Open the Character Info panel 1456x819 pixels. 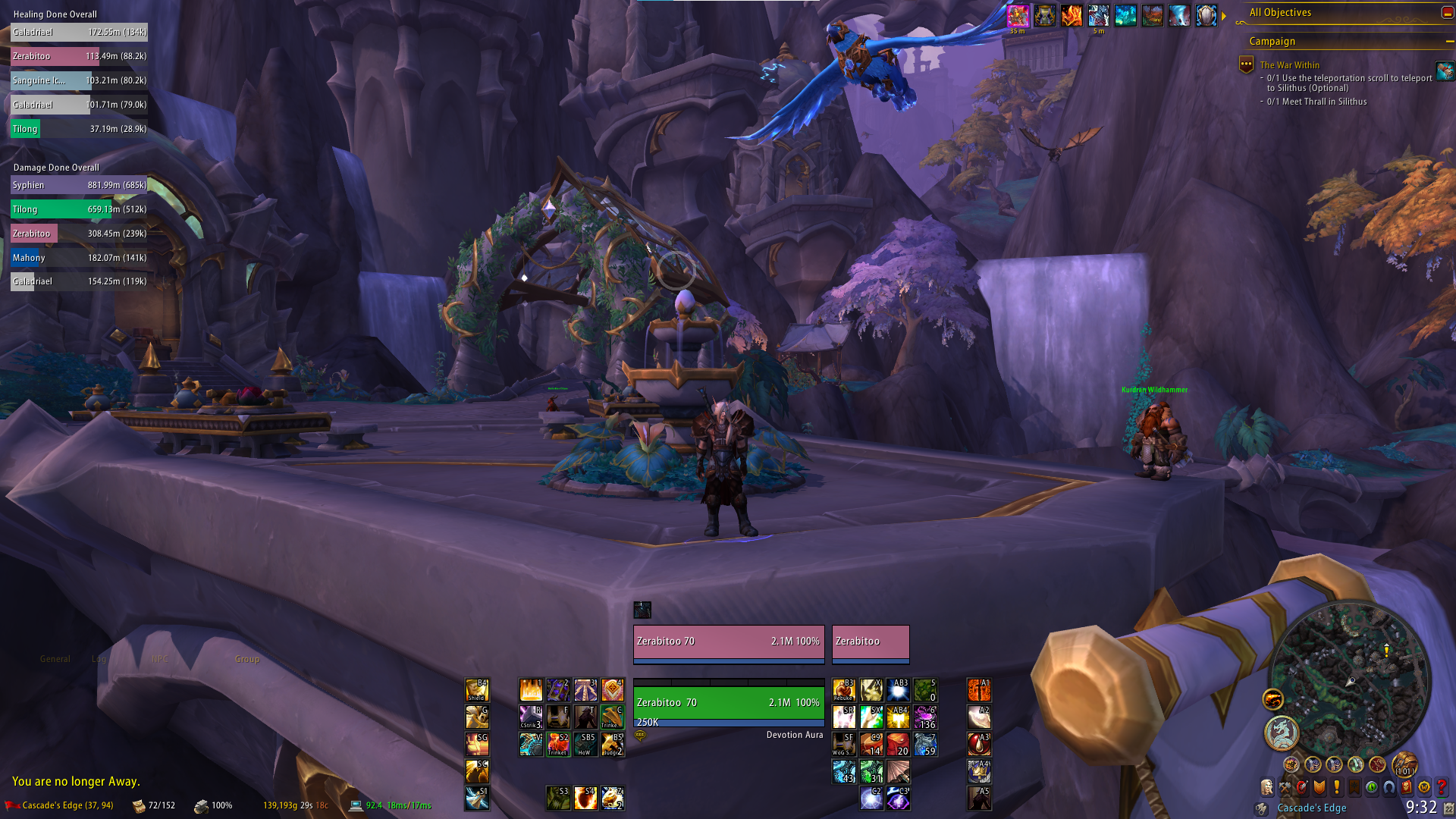[1267, 787]
